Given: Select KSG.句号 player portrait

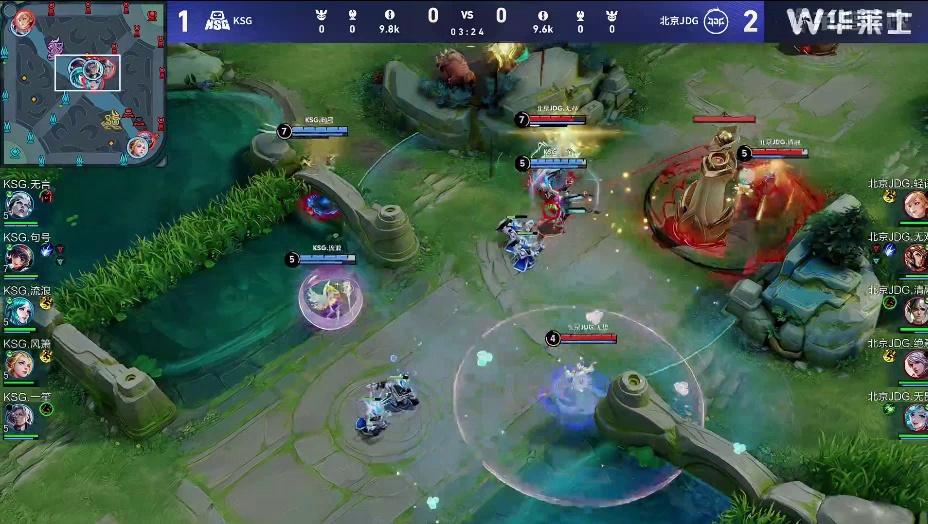Looking at the screenshot, I should pyautogui.click(x=19, y=258).
